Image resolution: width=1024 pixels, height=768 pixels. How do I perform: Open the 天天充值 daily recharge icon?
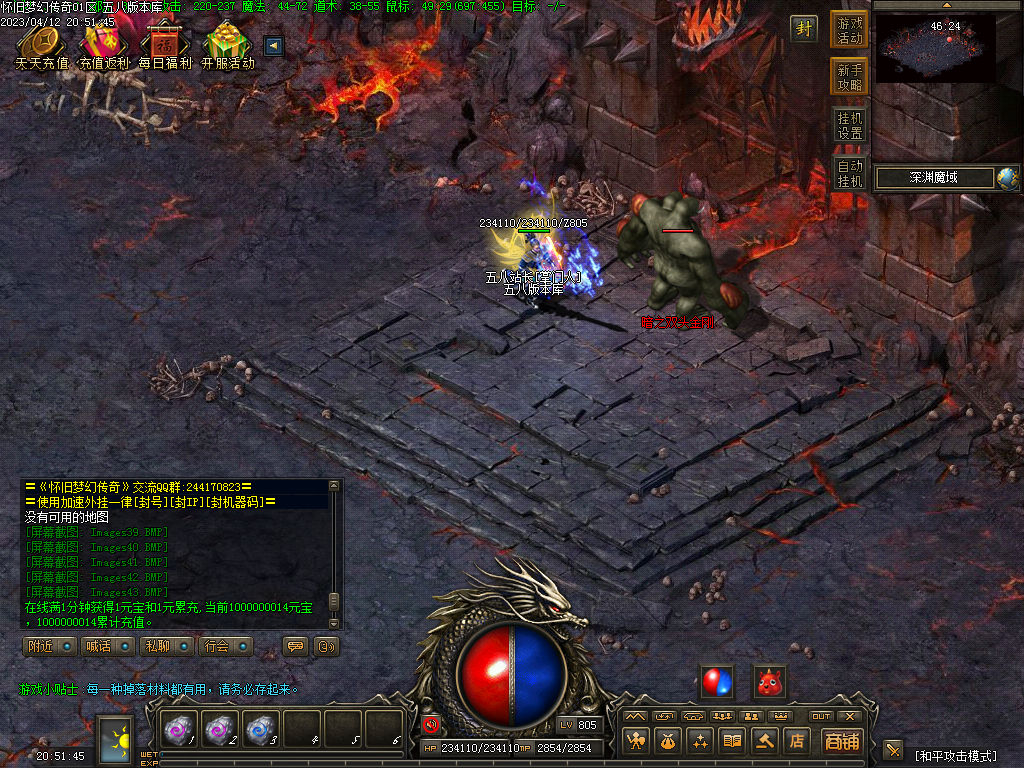[x=42, y=44]
